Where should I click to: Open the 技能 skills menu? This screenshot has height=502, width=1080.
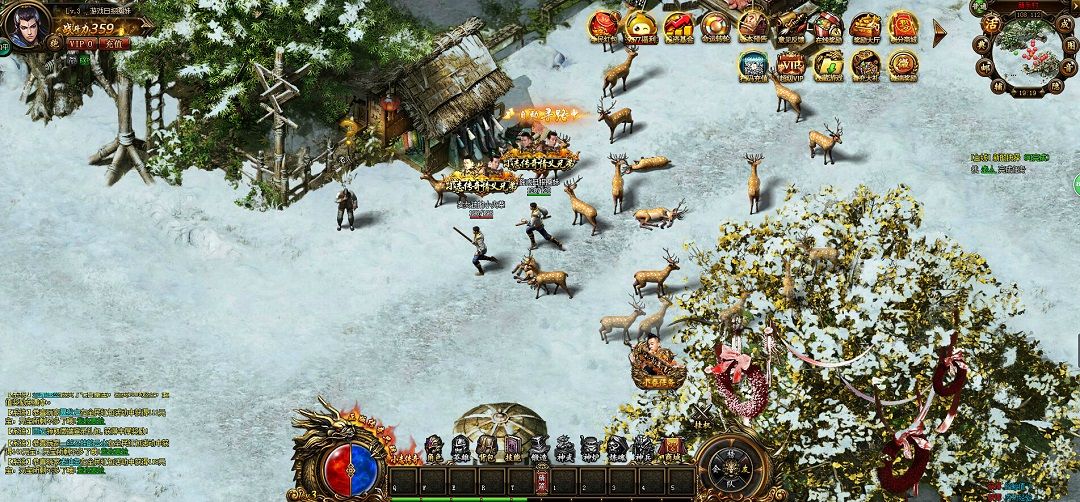512,447
